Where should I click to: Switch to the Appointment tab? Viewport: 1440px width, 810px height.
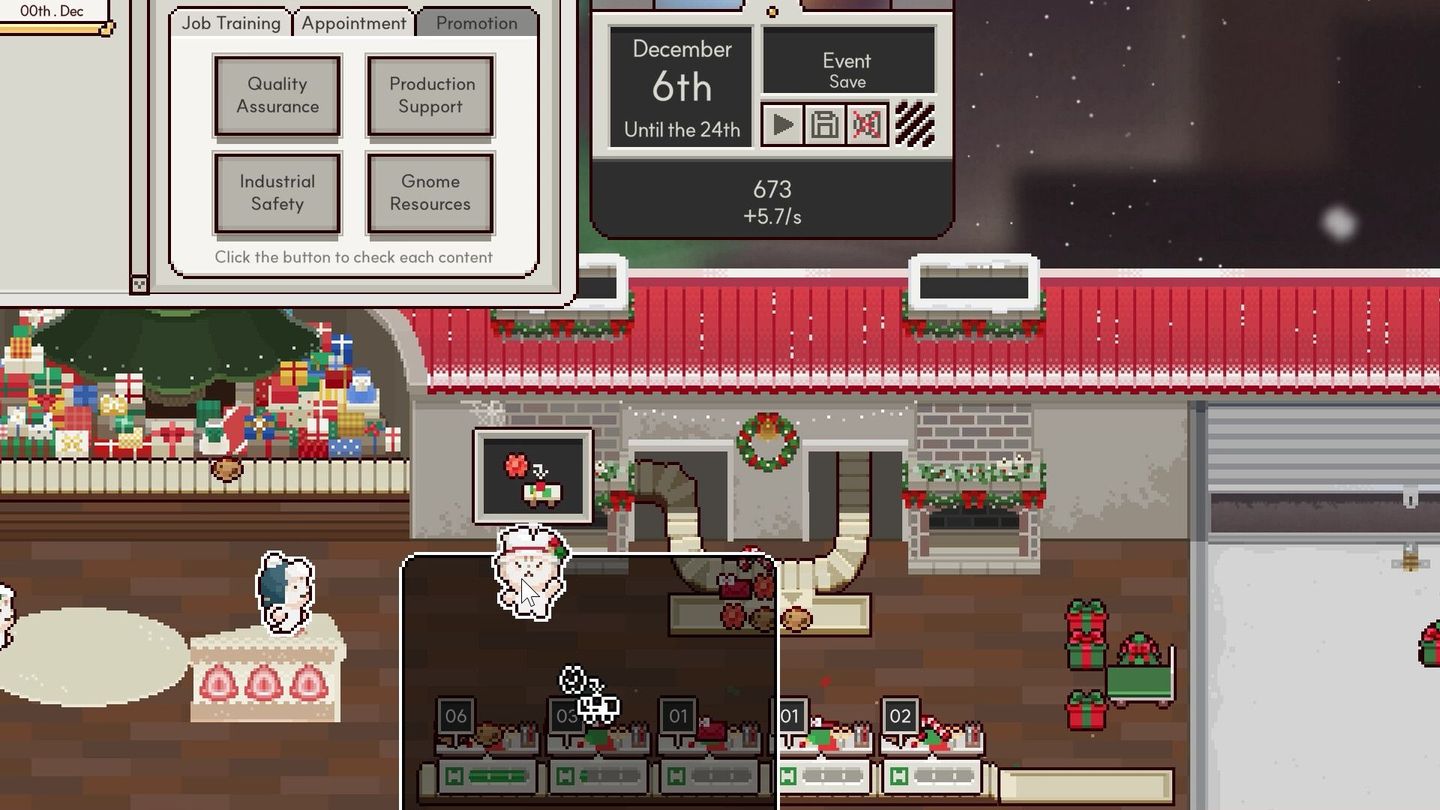point(353,22)
